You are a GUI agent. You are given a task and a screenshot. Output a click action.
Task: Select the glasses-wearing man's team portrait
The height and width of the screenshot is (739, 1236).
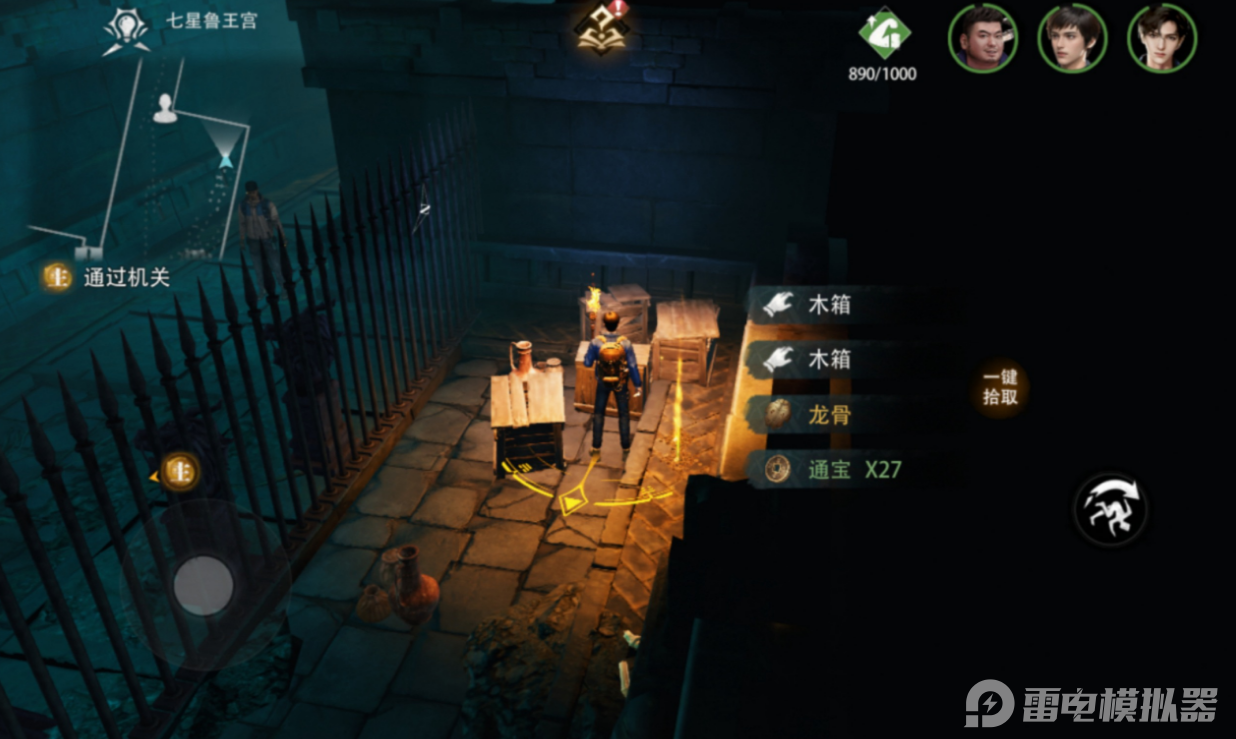(x=983, y=38)
